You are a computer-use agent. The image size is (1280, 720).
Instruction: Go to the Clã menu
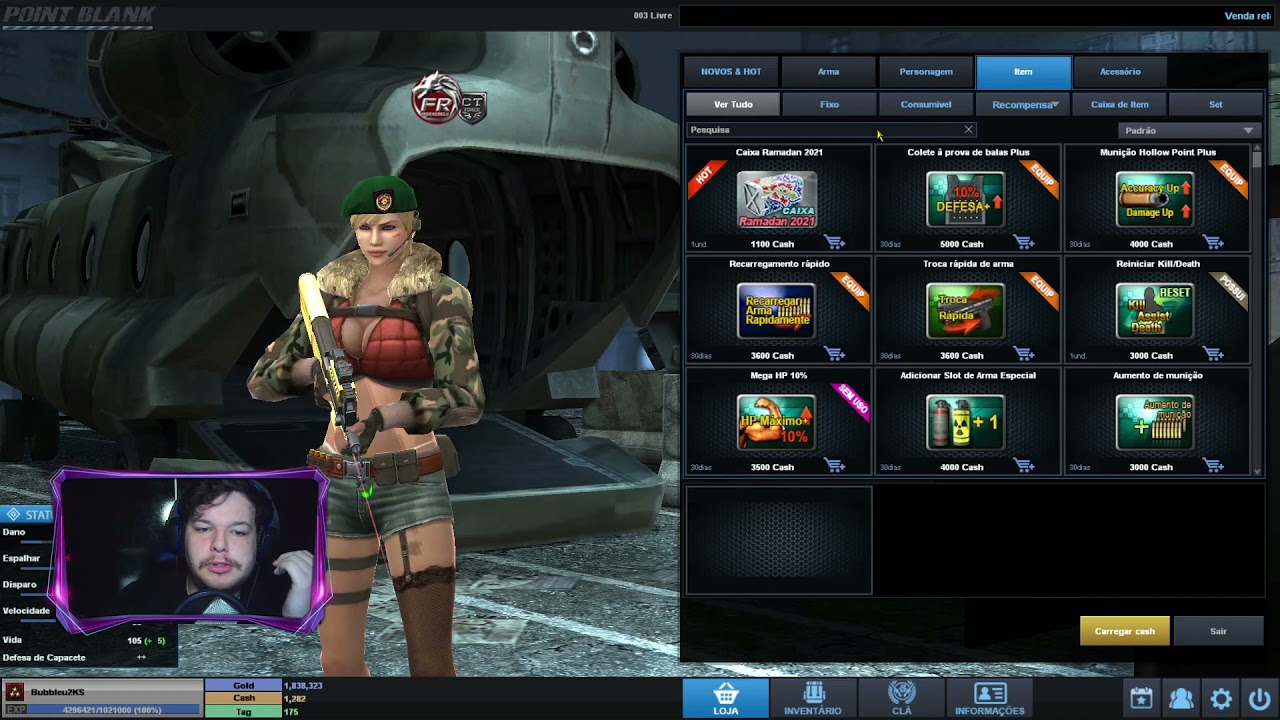pos(901,698)
